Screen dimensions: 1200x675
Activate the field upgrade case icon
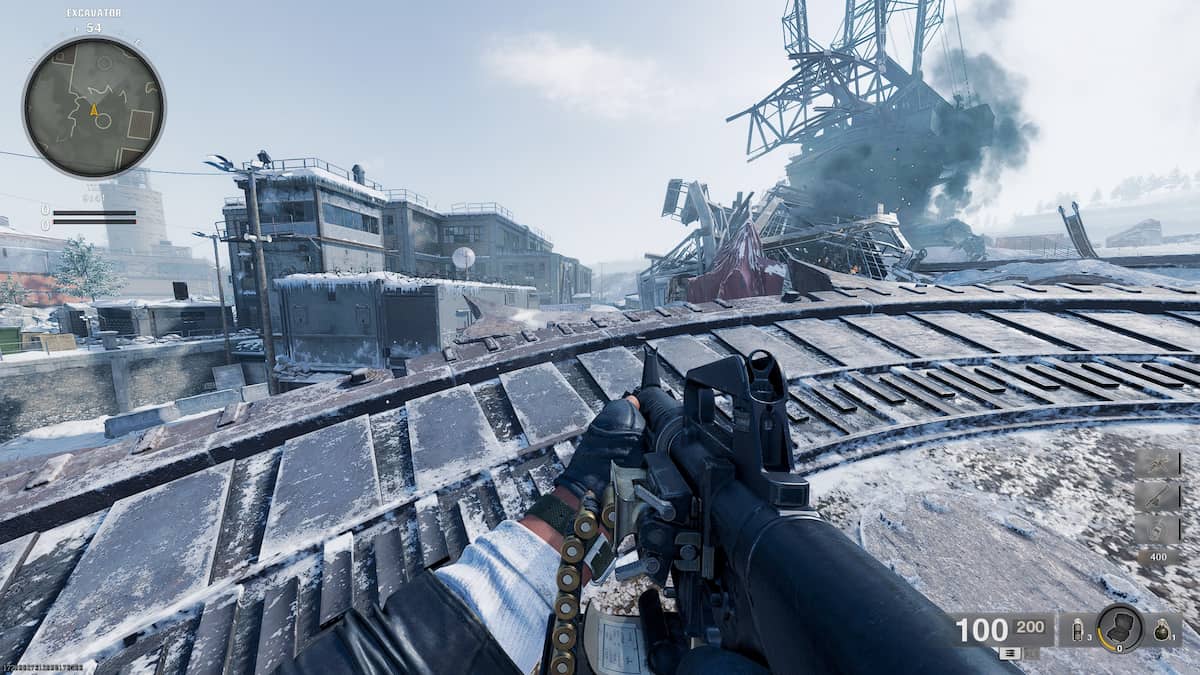[x=1120, y=629]
